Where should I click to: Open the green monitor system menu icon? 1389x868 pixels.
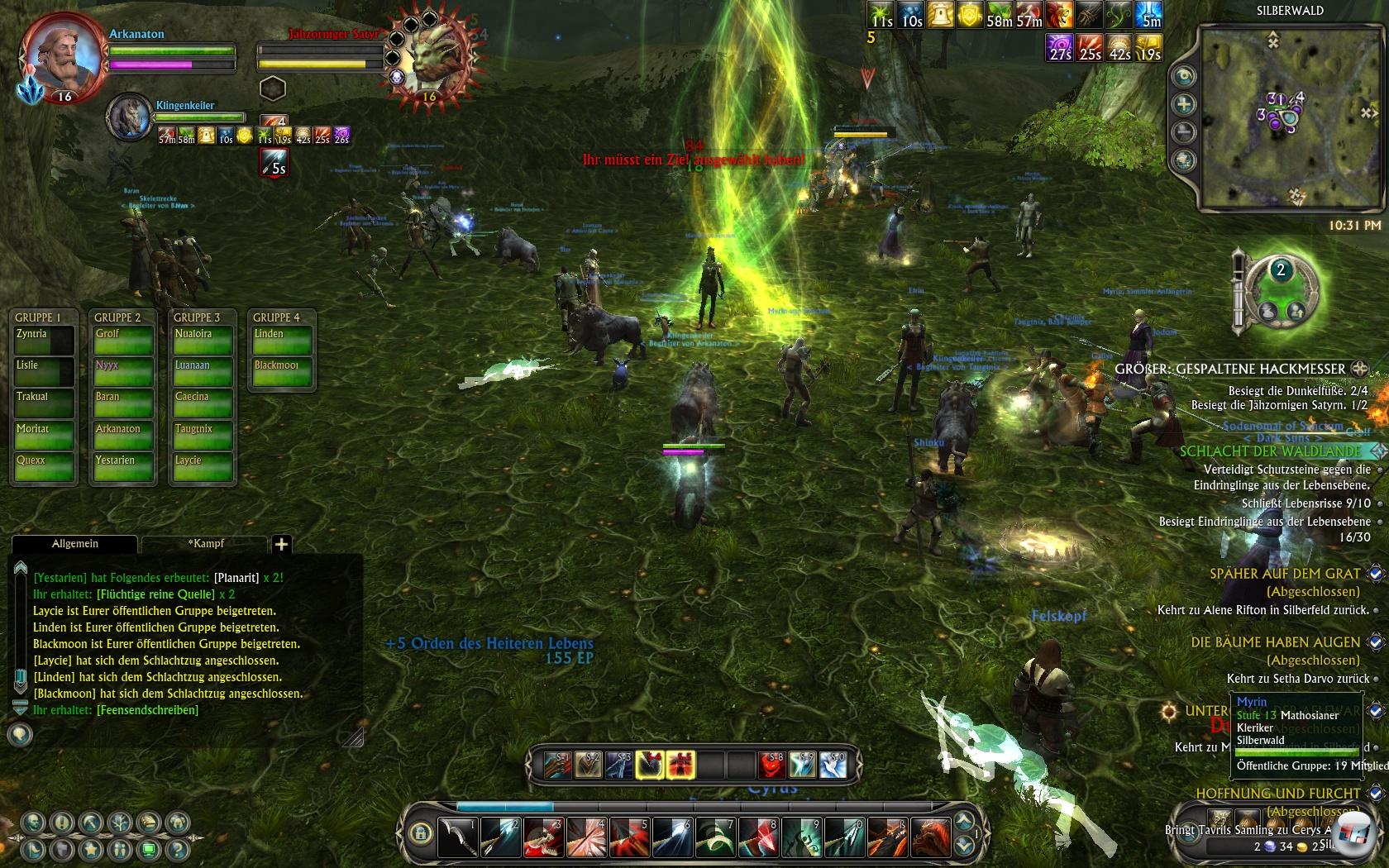[149, 849]
